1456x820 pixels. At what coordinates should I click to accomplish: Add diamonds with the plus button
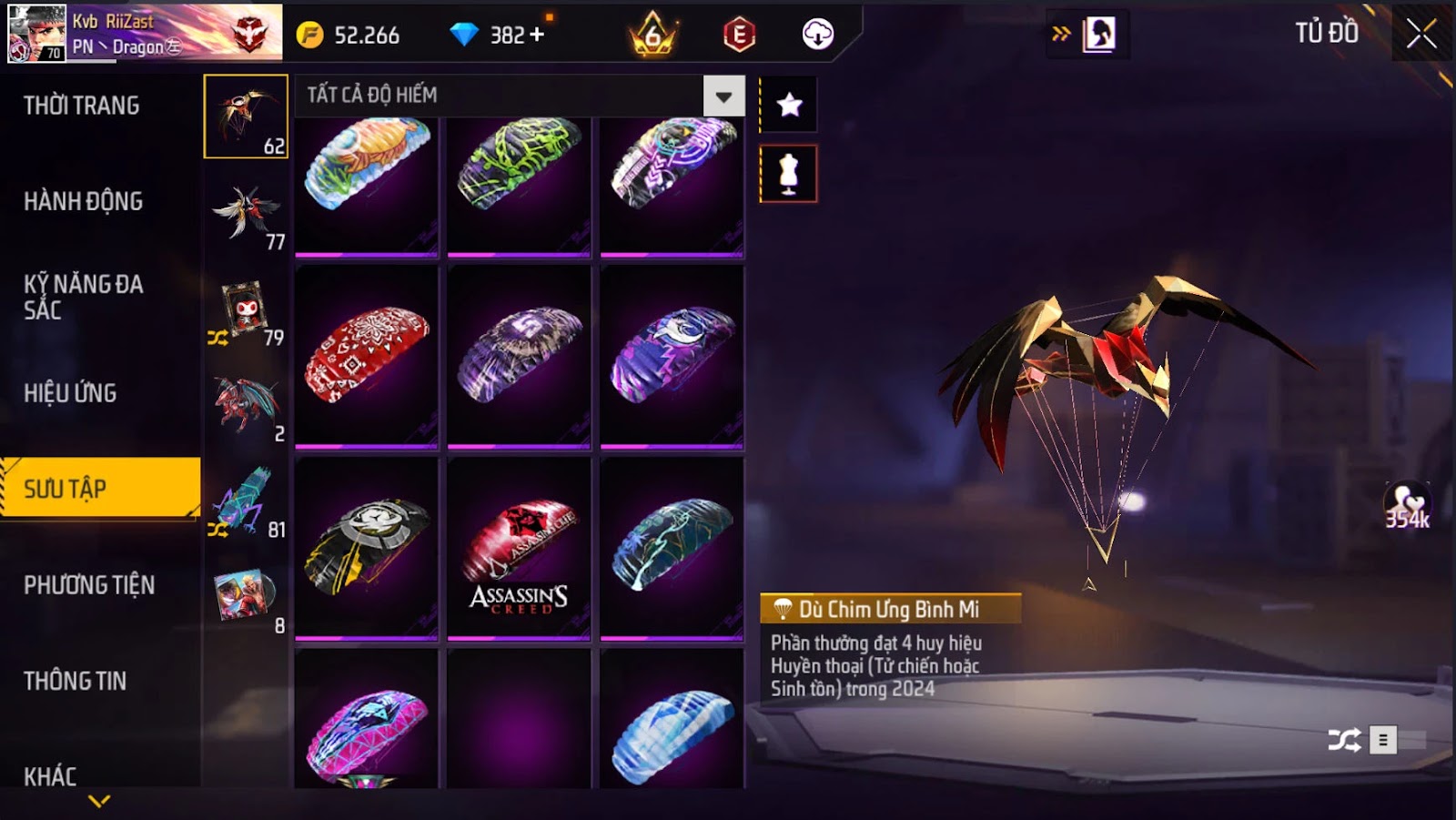click(537, 35)
